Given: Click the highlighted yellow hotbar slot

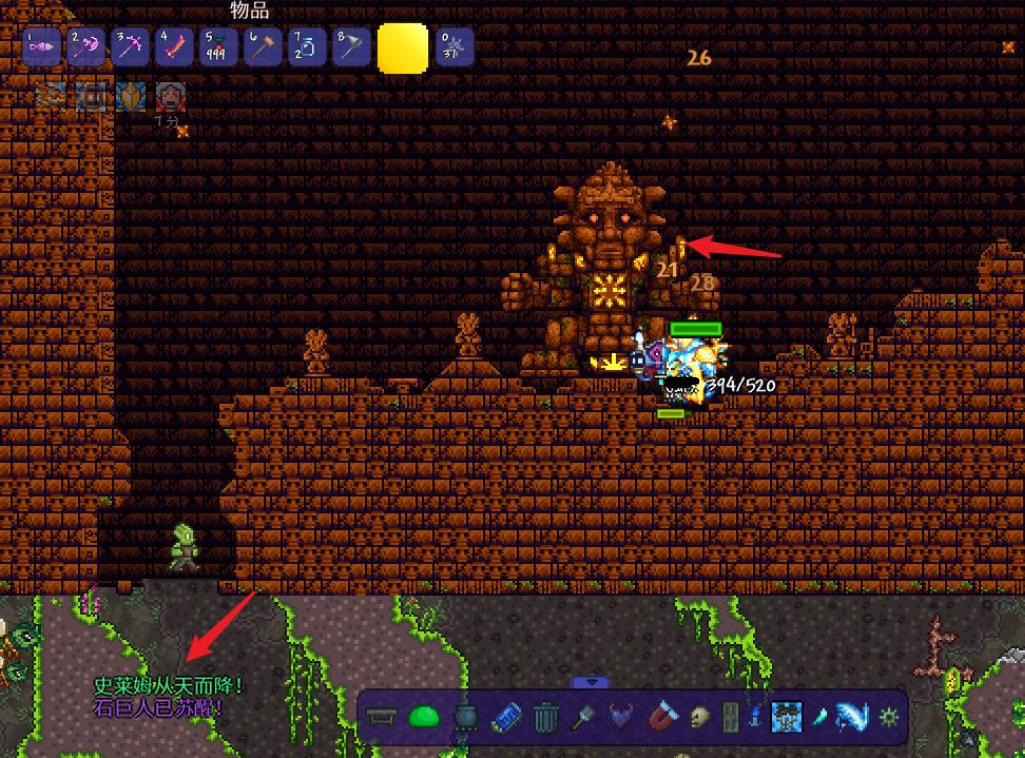Looking at the screenshot, I should click(x=403, y=48).
